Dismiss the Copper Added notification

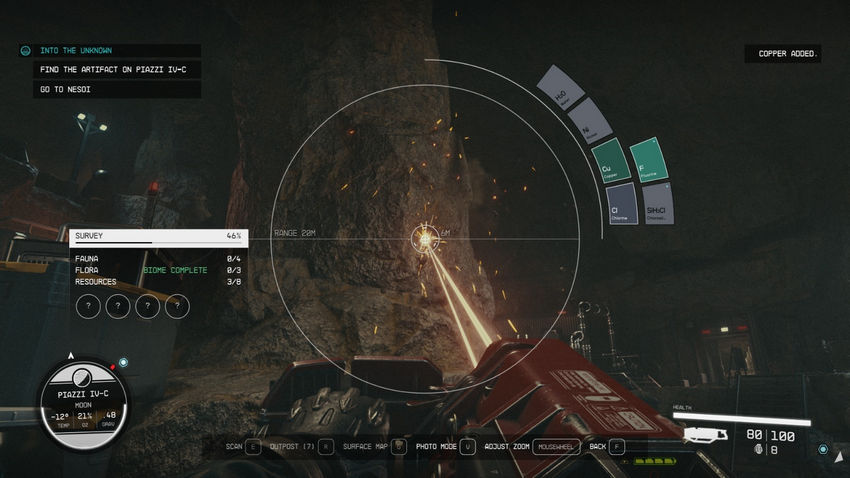pos(783,53)
